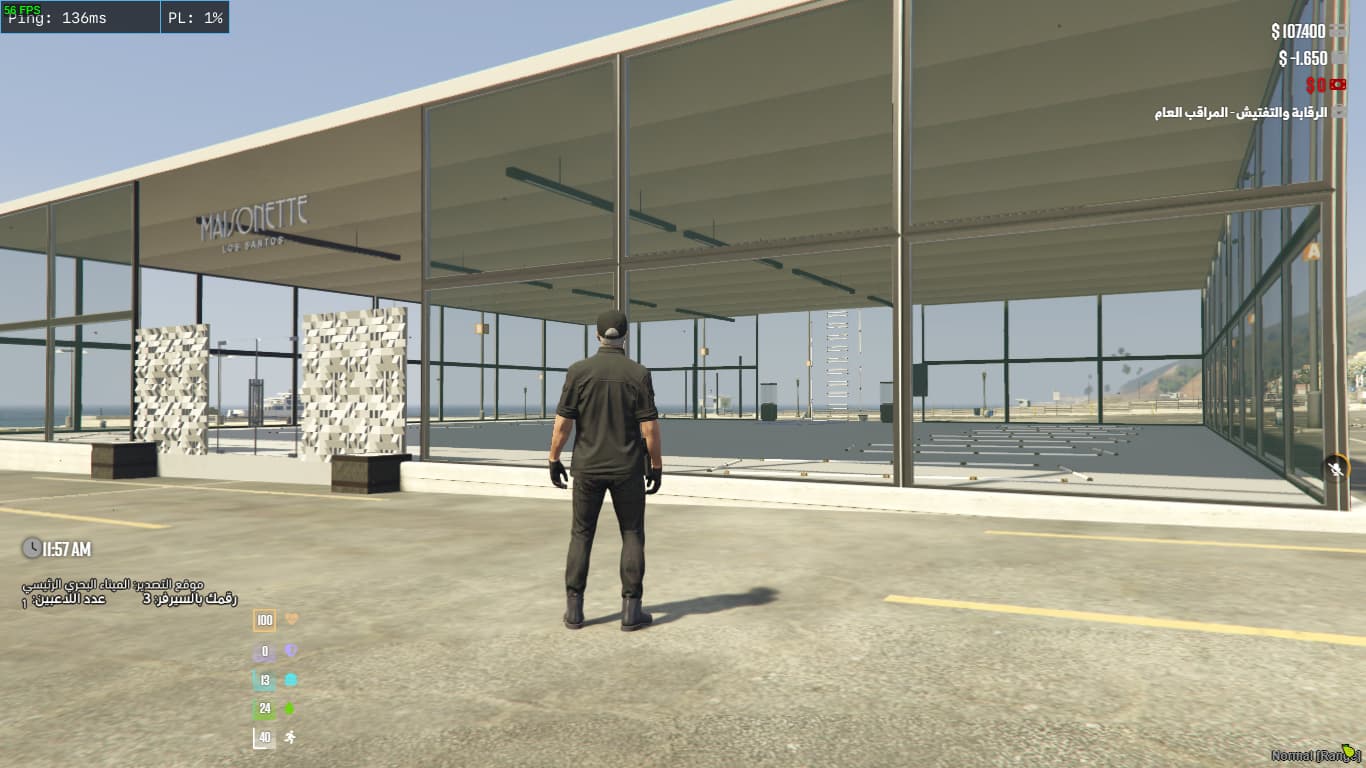Click the white running stamina icon
Screen dimensions: 1366x768
(290, 735)
